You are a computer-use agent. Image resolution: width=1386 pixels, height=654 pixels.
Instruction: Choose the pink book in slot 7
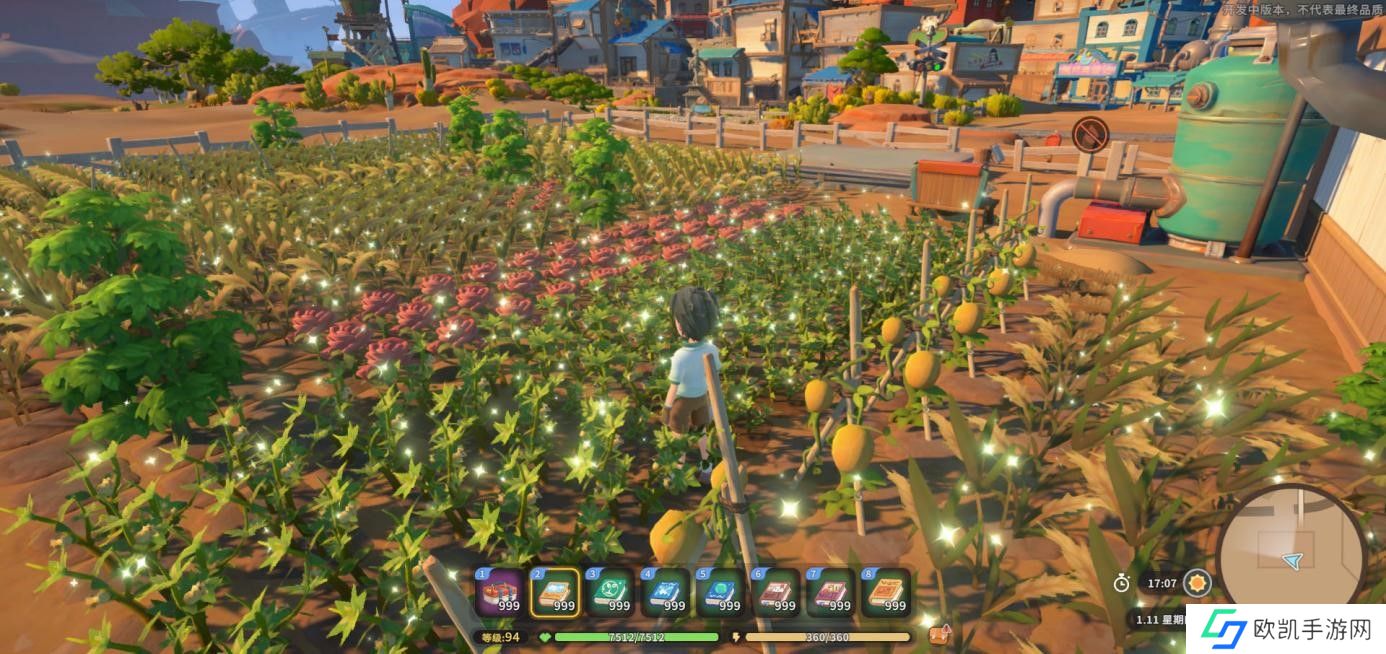click(x=831, y=592)
